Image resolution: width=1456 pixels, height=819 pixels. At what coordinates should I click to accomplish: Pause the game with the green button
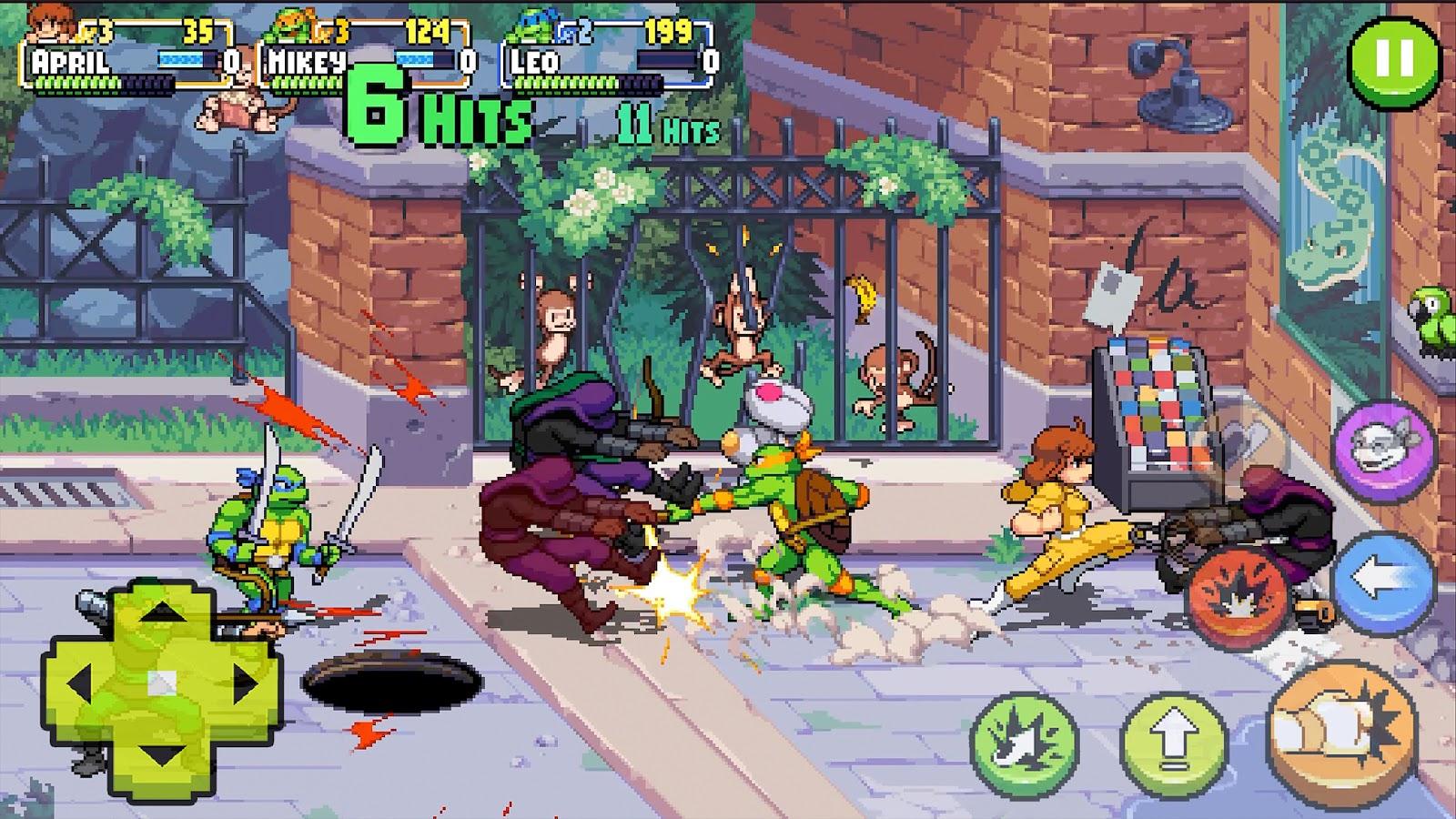click(1395, 61)
